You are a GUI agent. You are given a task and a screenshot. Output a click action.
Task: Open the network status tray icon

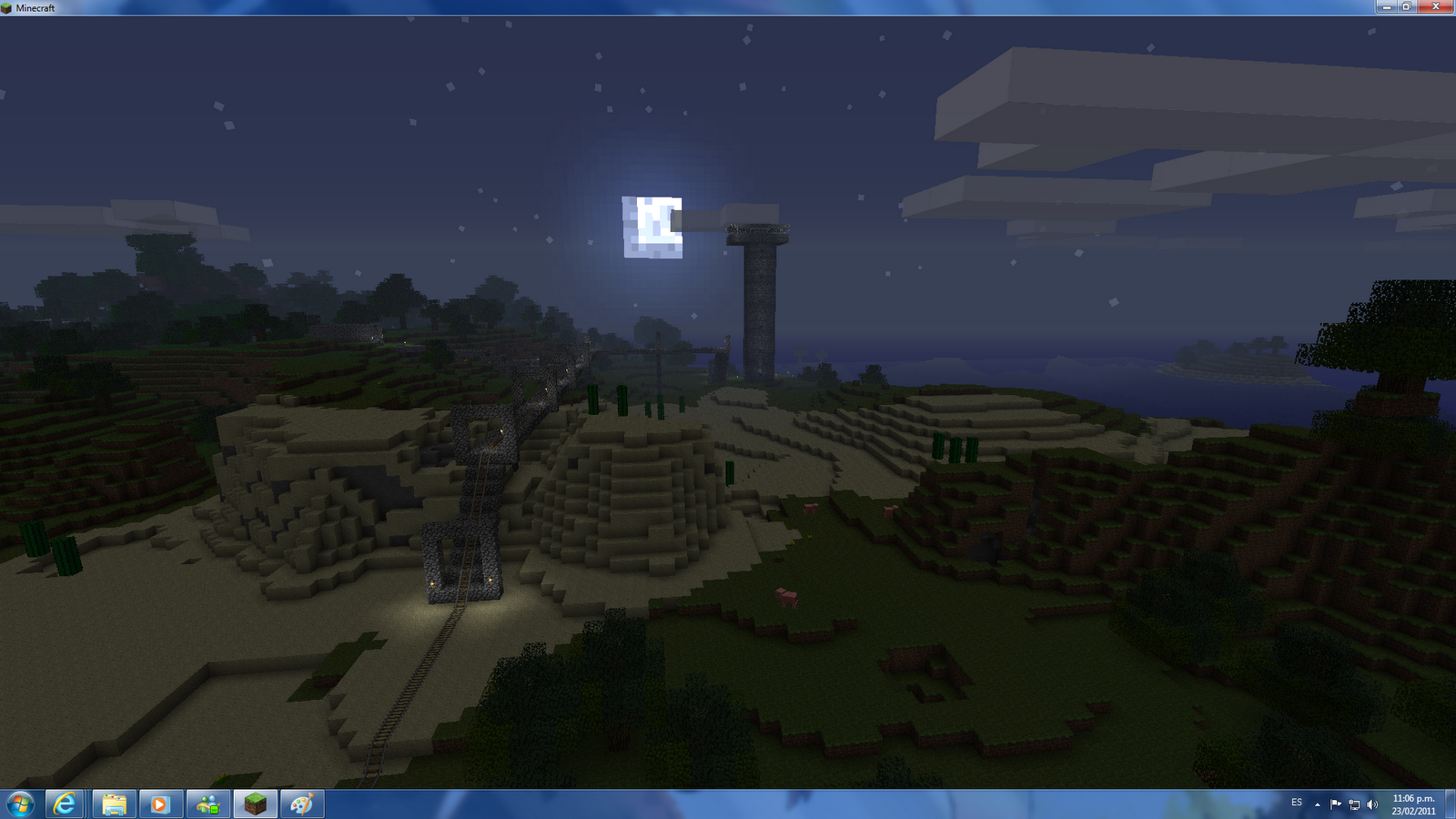(1354, 804)
